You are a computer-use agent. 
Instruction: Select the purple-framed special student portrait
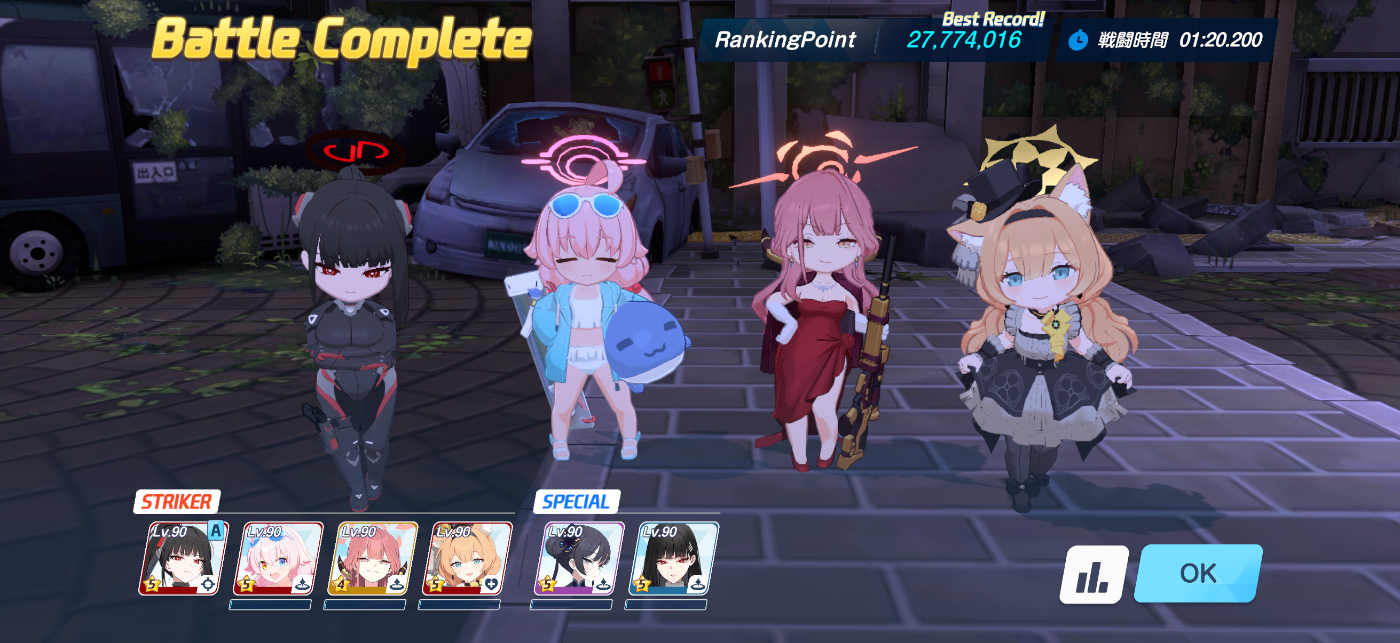click(x=579, y=558)
